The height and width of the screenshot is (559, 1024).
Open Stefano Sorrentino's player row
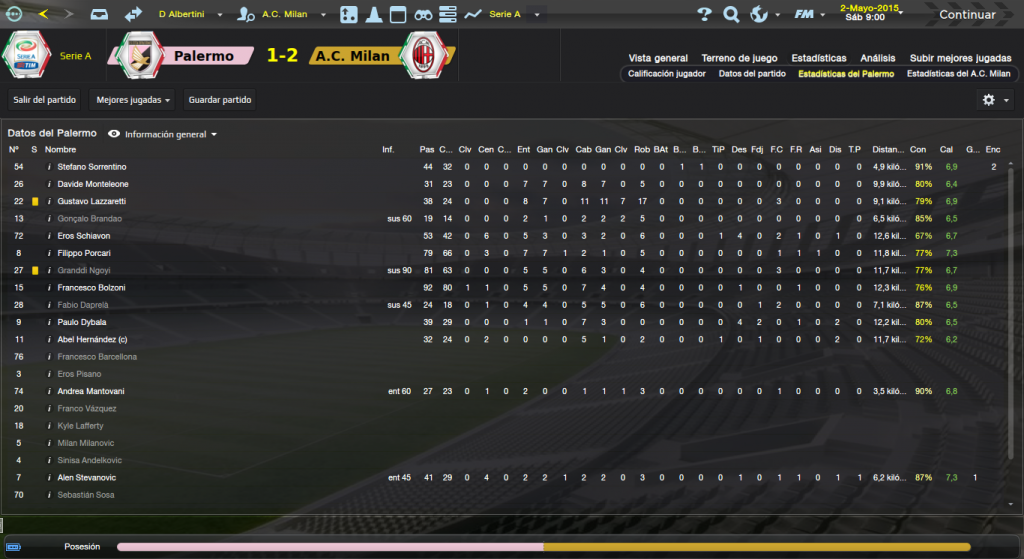(92, 167)
